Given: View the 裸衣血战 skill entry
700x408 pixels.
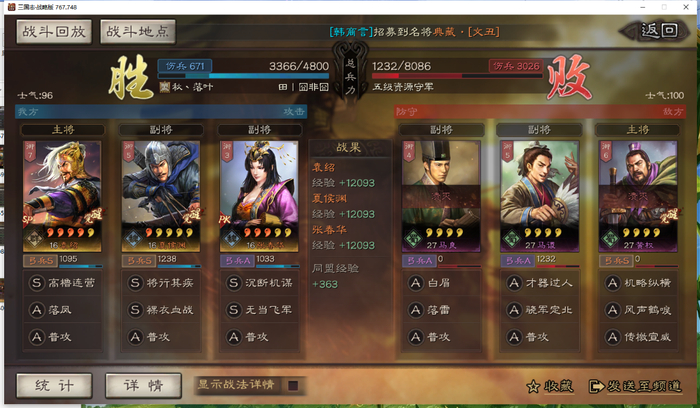Looking at the screenshot, I should pos(170,310).
